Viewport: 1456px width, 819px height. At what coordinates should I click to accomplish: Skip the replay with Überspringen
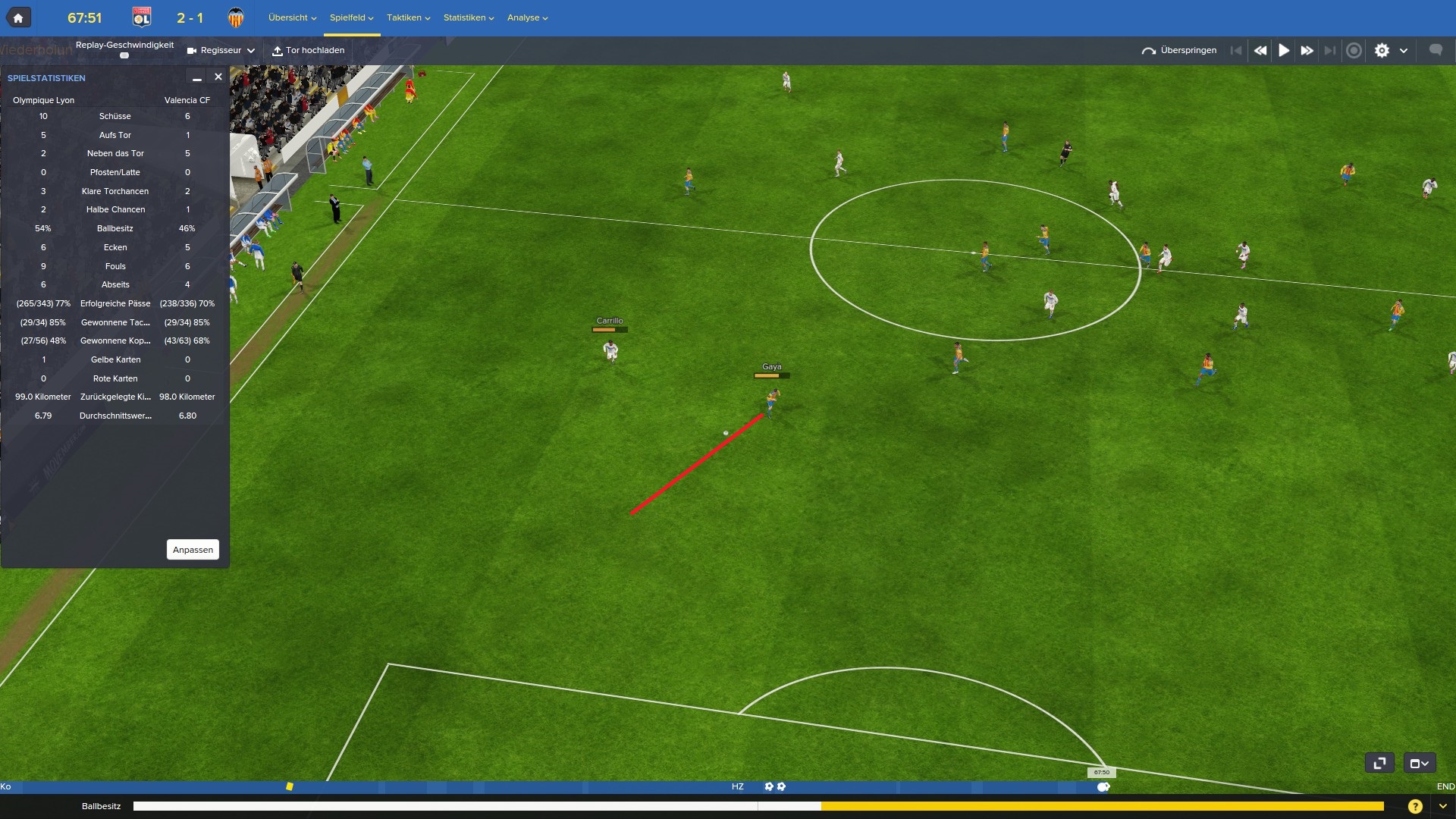coord(1179,51)
